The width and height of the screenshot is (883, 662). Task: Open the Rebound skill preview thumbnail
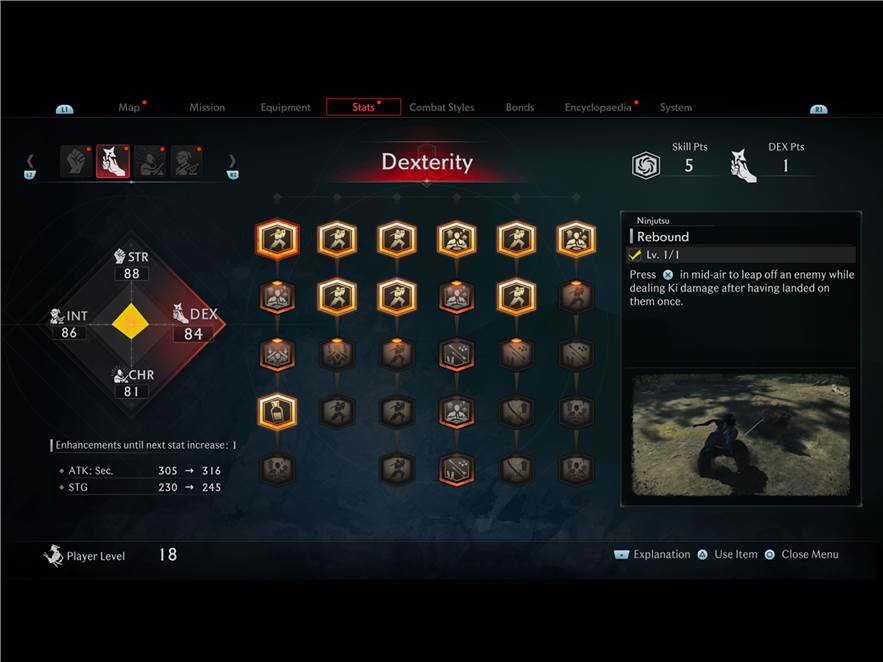[x=741, y=435]
